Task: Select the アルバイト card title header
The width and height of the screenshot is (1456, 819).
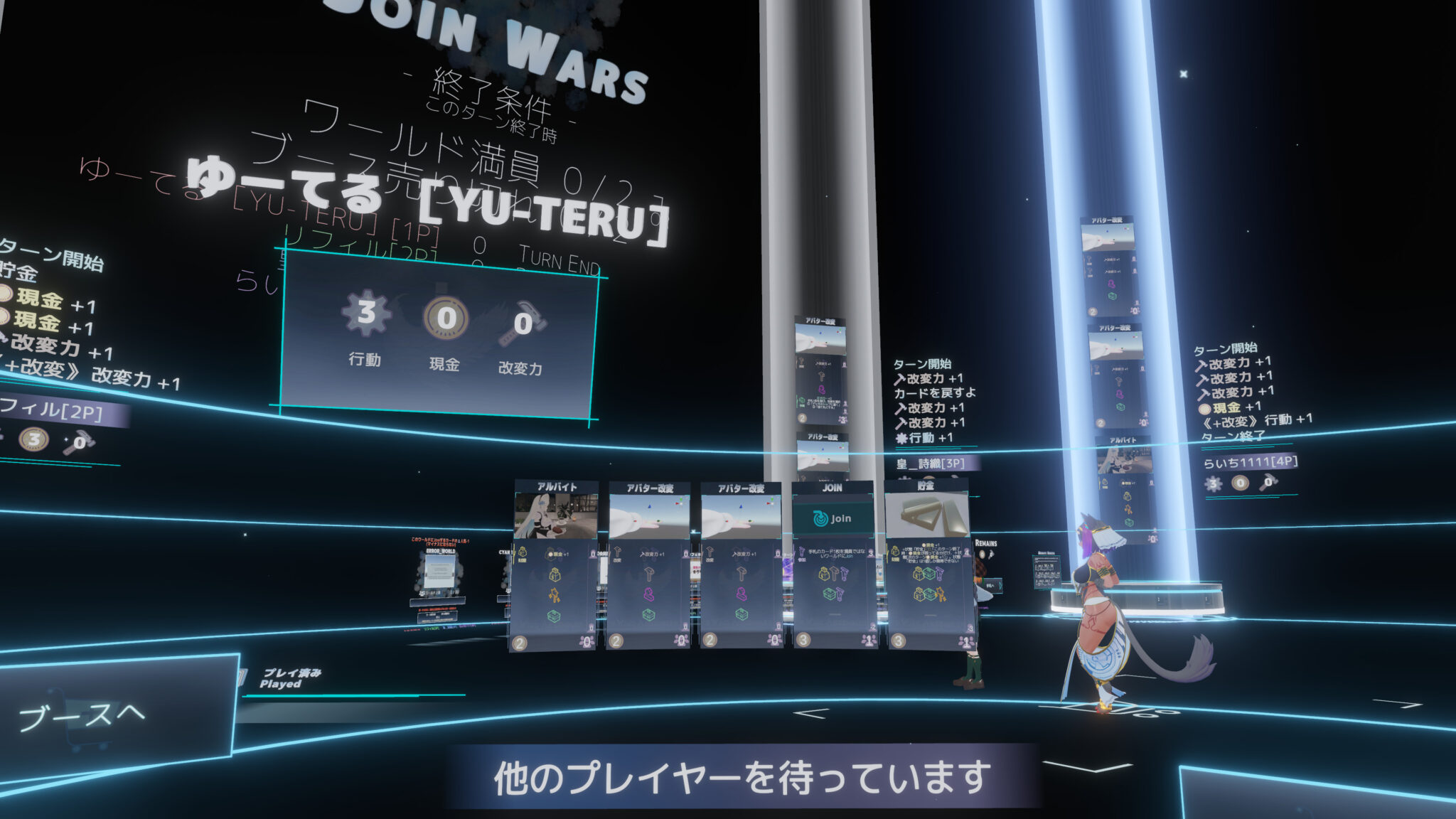Action: (557, 487)
